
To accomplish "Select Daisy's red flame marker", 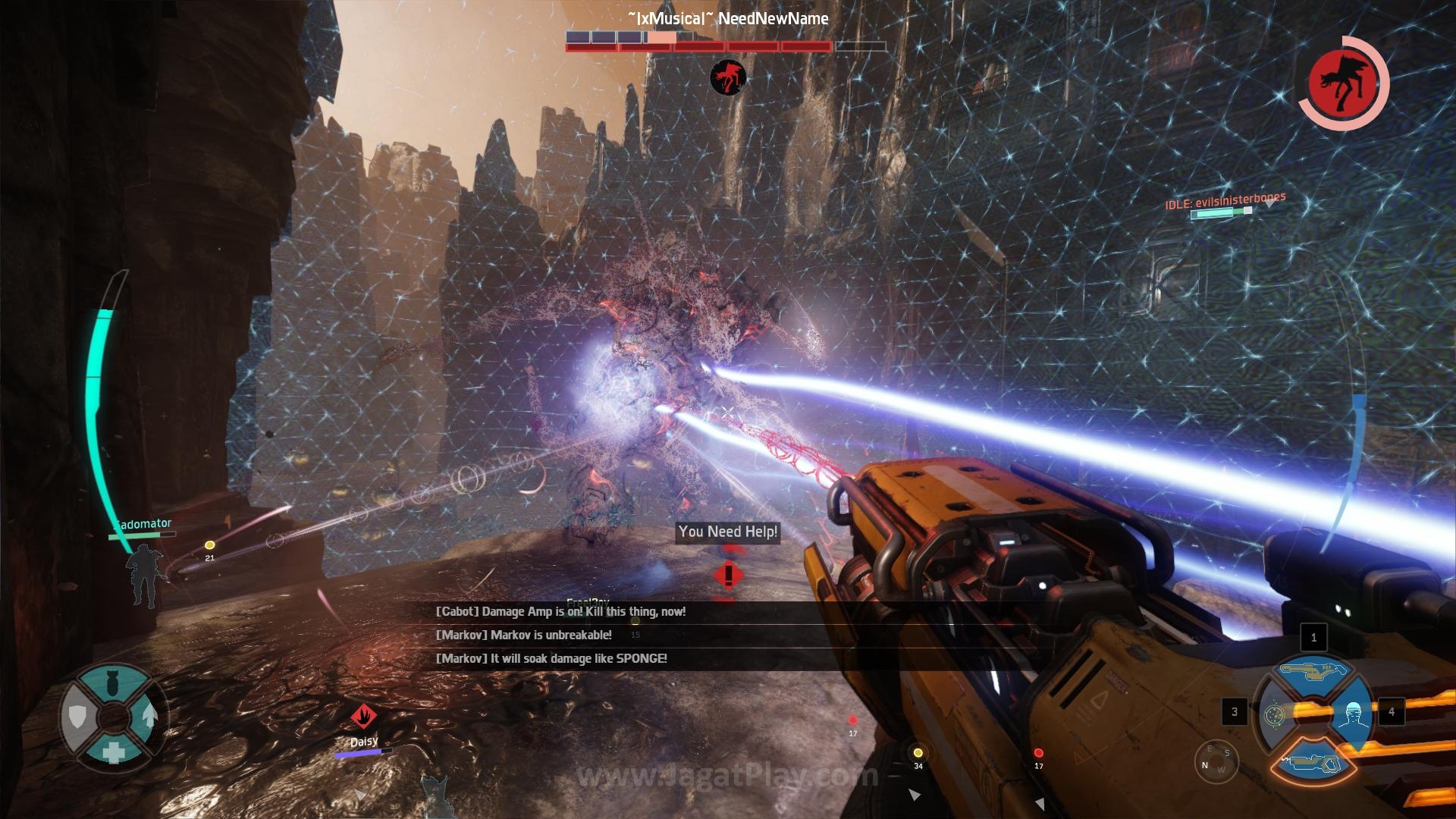I will pos(364,715).
